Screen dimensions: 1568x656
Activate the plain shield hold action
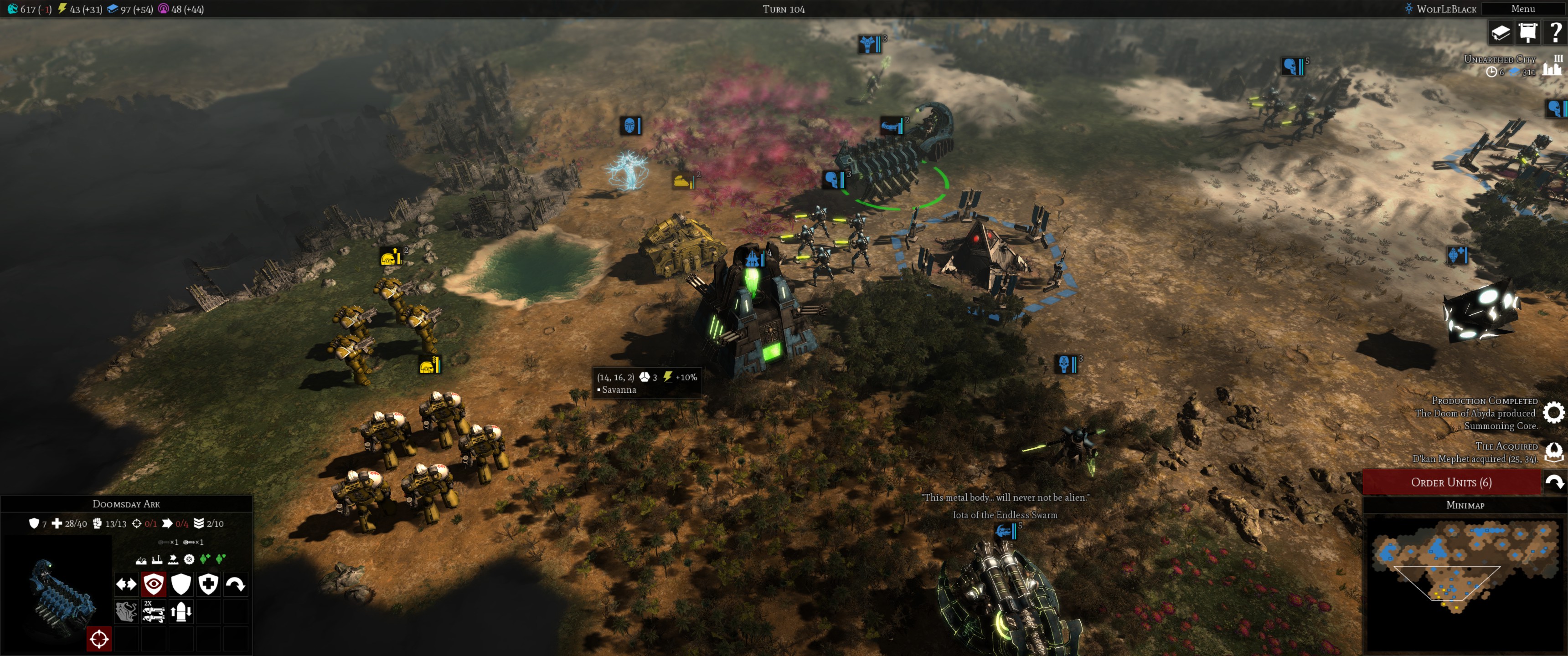pyautogui.click(x=181, y=584)
